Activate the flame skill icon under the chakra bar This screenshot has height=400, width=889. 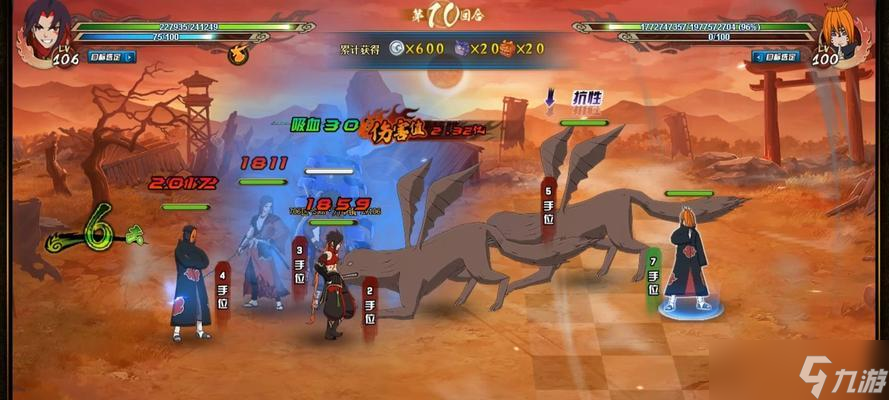click(238, 55)
